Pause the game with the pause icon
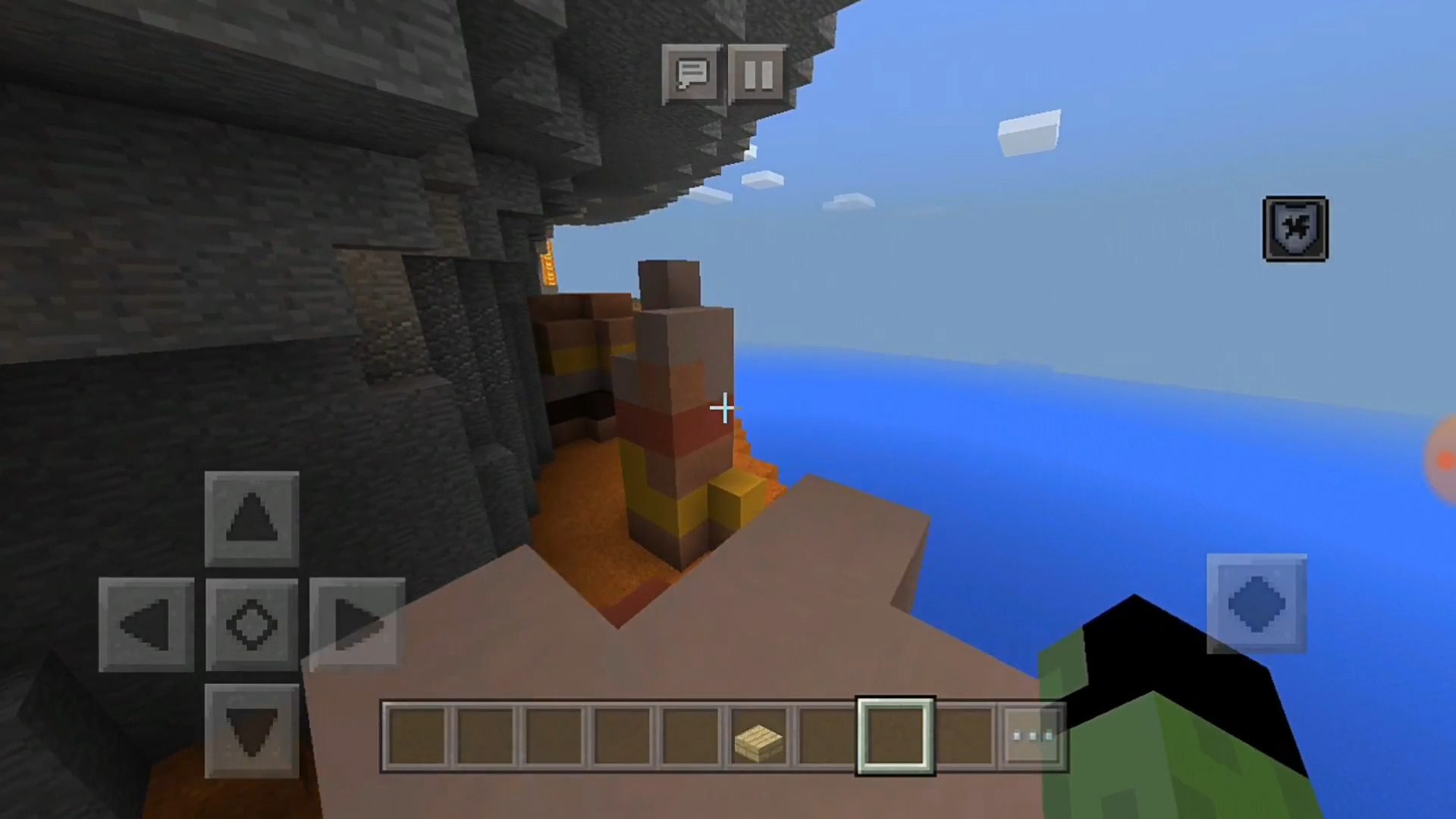This screenshot has width=1456, height=819. coord(757,74)
